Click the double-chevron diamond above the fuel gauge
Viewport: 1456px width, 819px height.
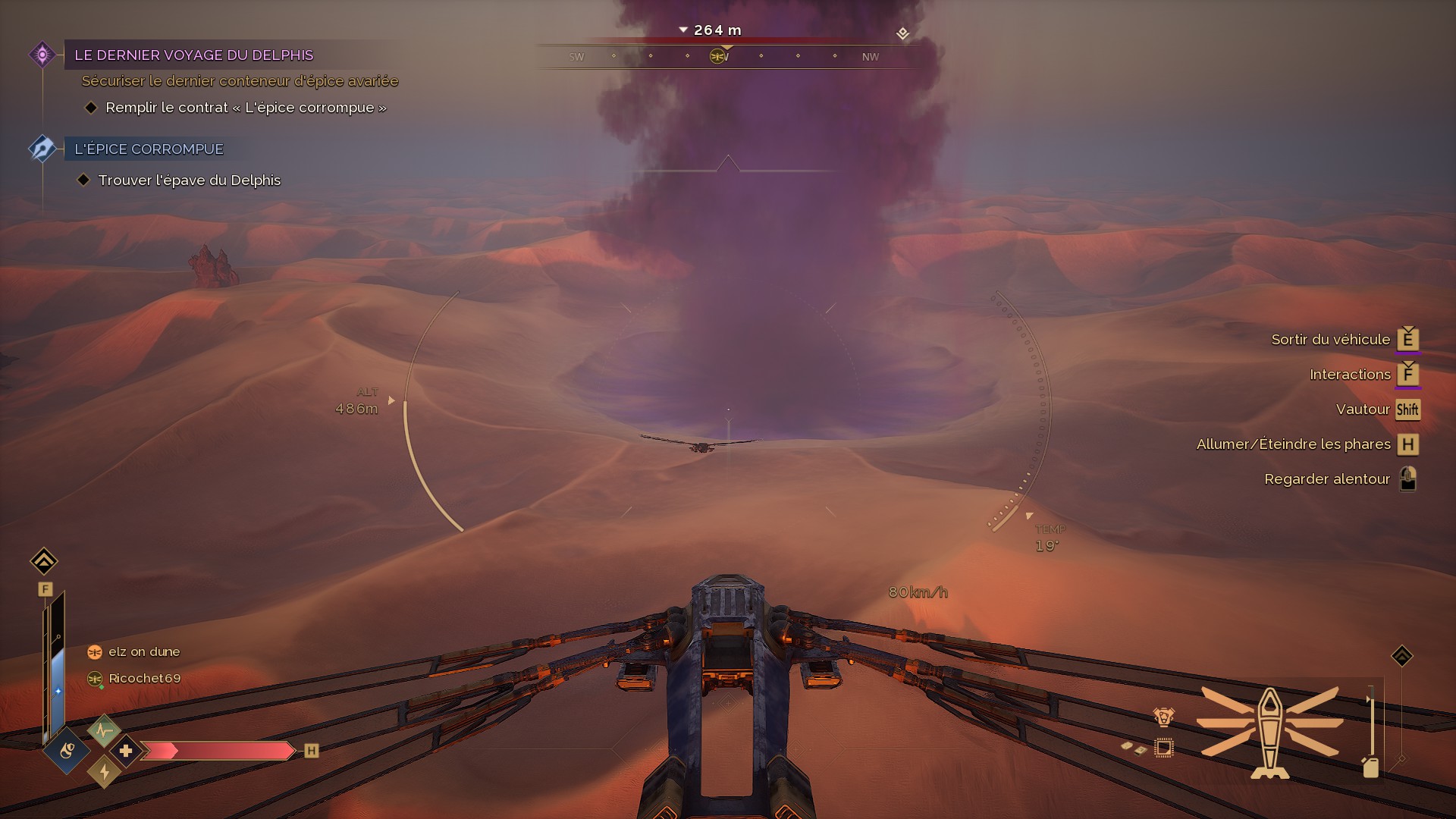pos(1402,656)
